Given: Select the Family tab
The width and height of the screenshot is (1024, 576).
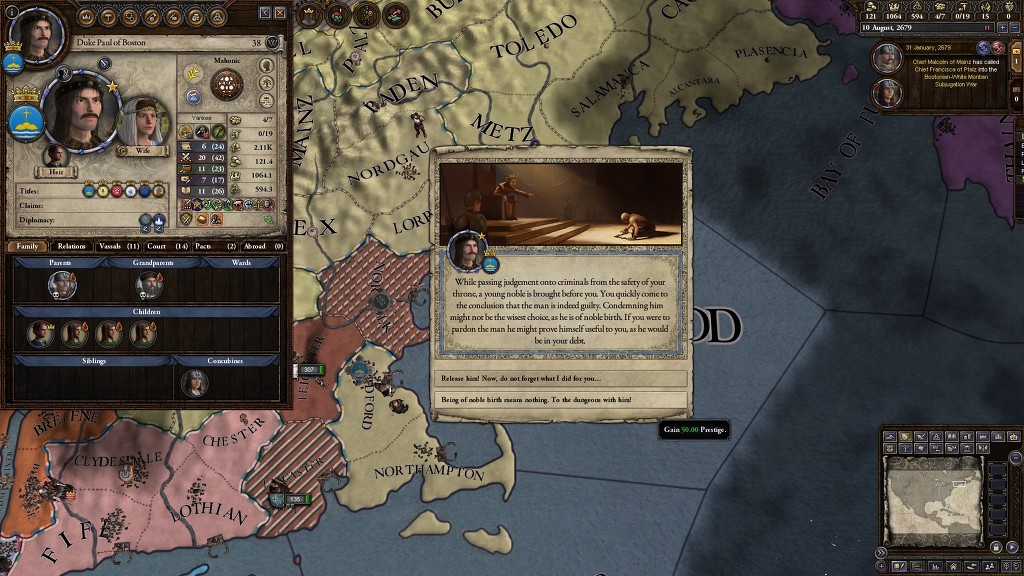Looking at the screenshot, I should pyautogui.click(x=27, y=245).
